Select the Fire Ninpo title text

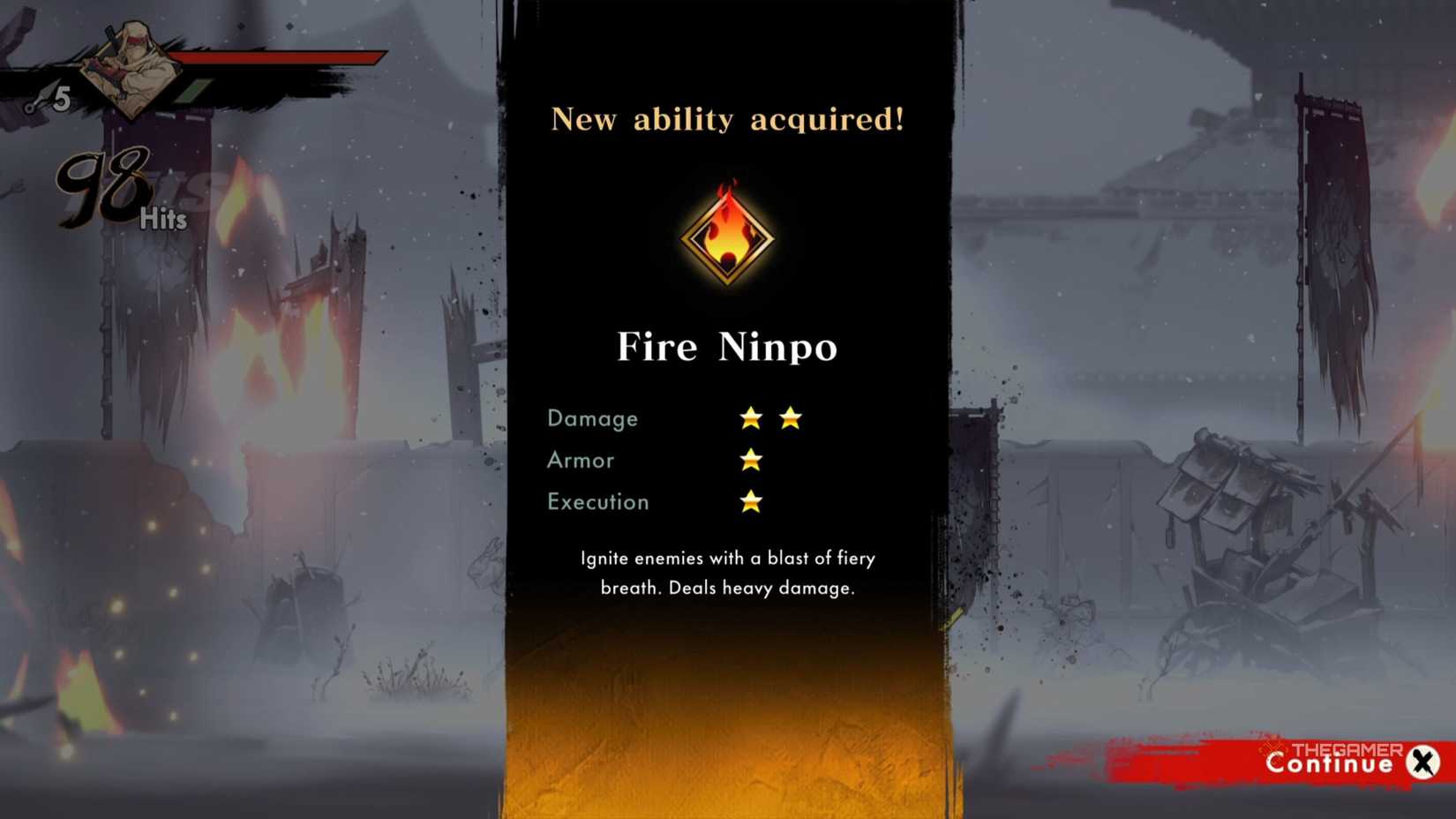click(727, 346)
